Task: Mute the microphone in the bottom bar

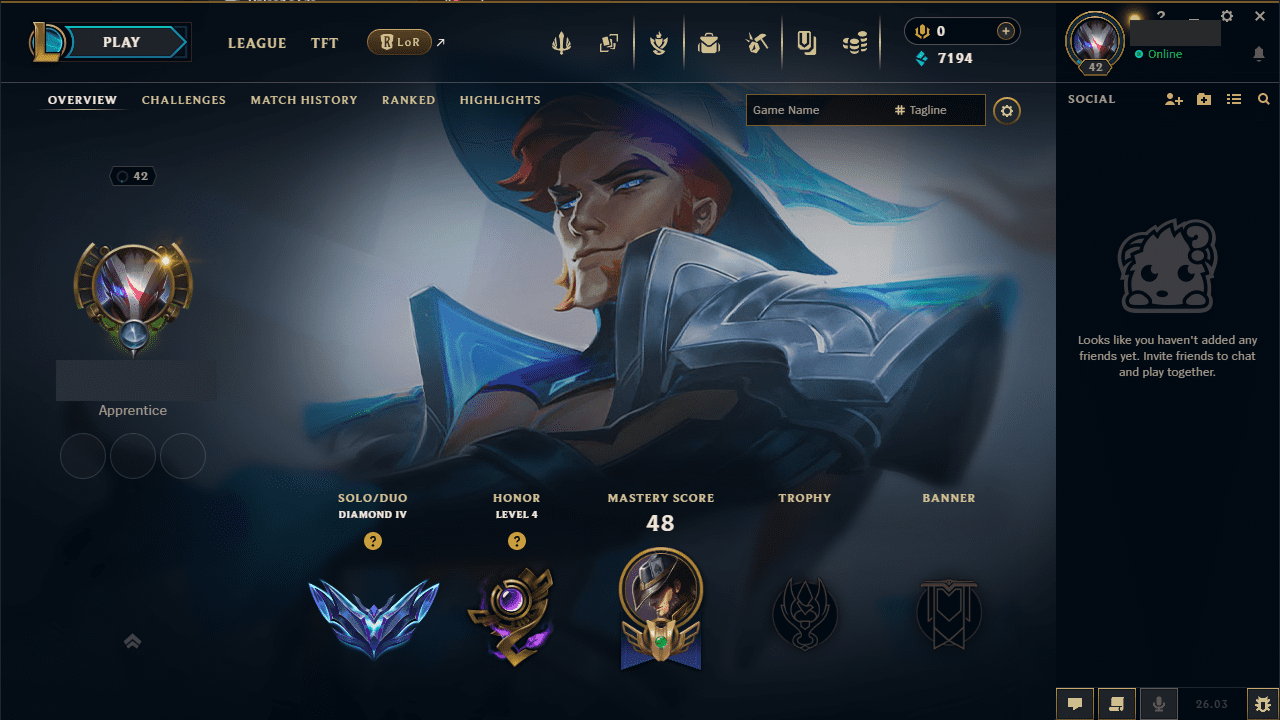Action: pos(1159,703)
